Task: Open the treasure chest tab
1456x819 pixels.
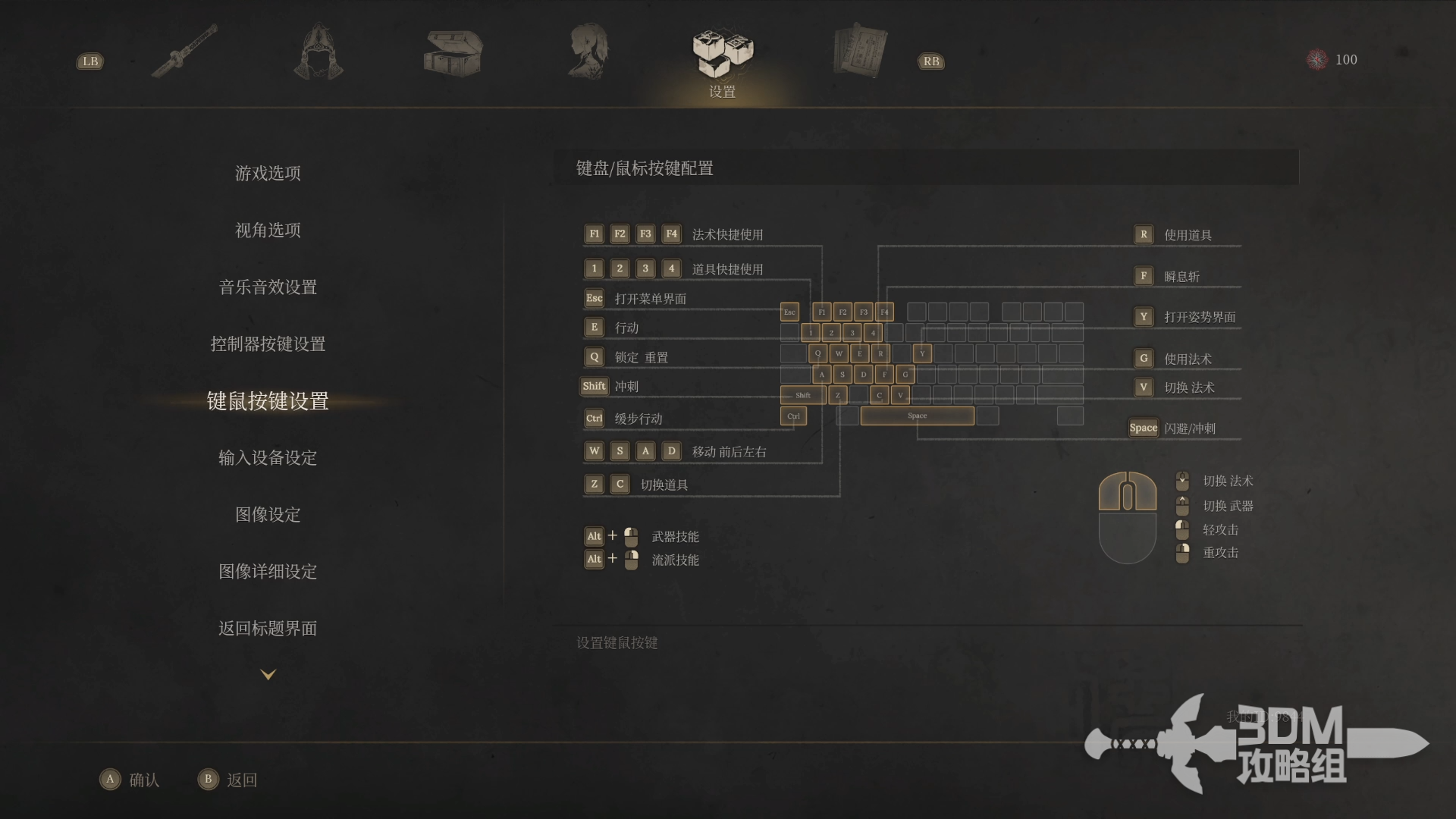Action: pos(453,53)
